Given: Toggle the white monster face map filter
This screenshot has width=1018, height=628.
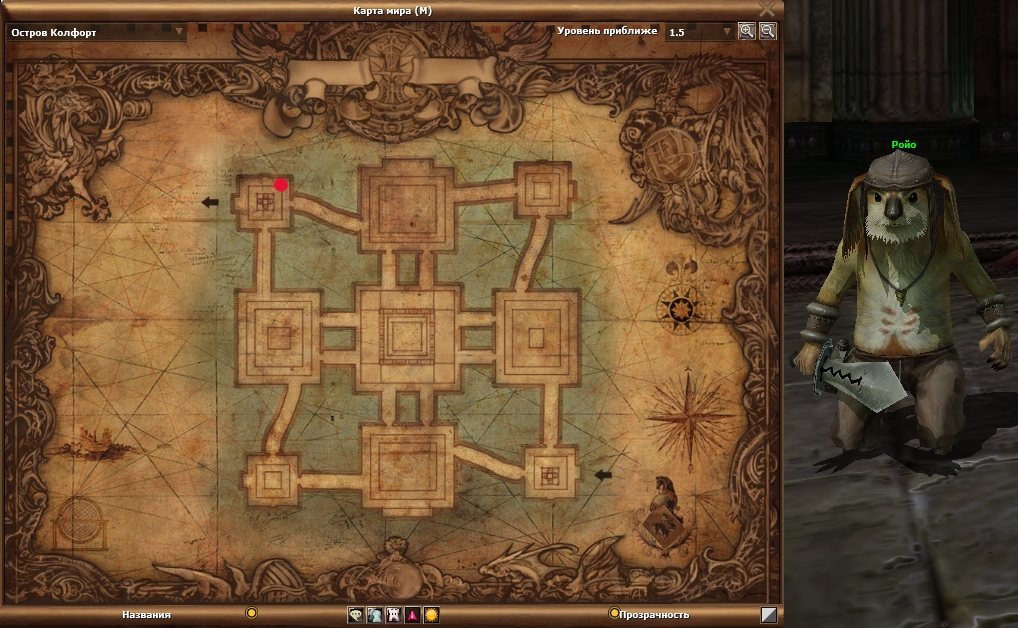Looking at the screenshot, I should tap(393, 615).
